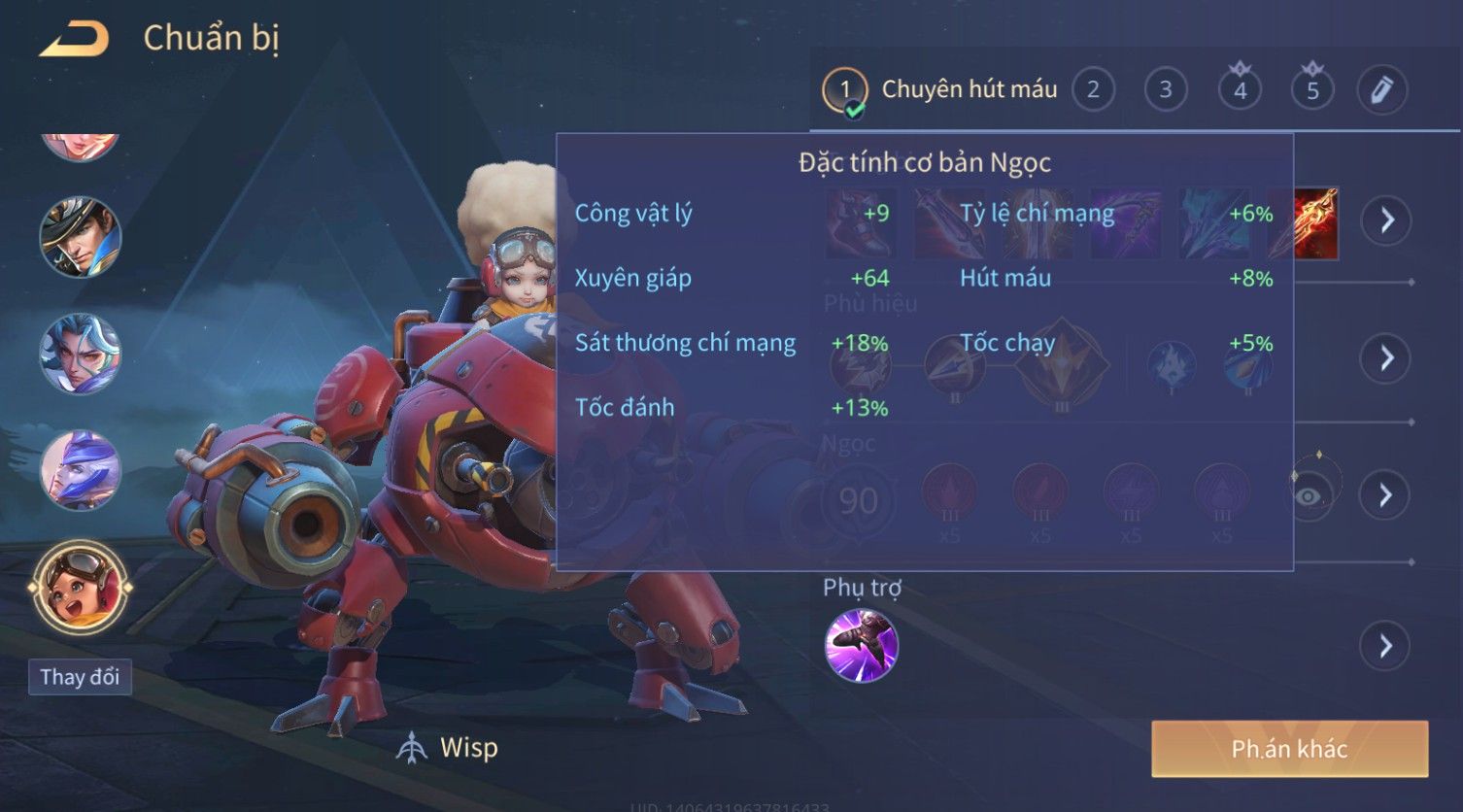Click the Phản khắc button
Viewport: 1463px width, 812px height.
[1289, 749]
